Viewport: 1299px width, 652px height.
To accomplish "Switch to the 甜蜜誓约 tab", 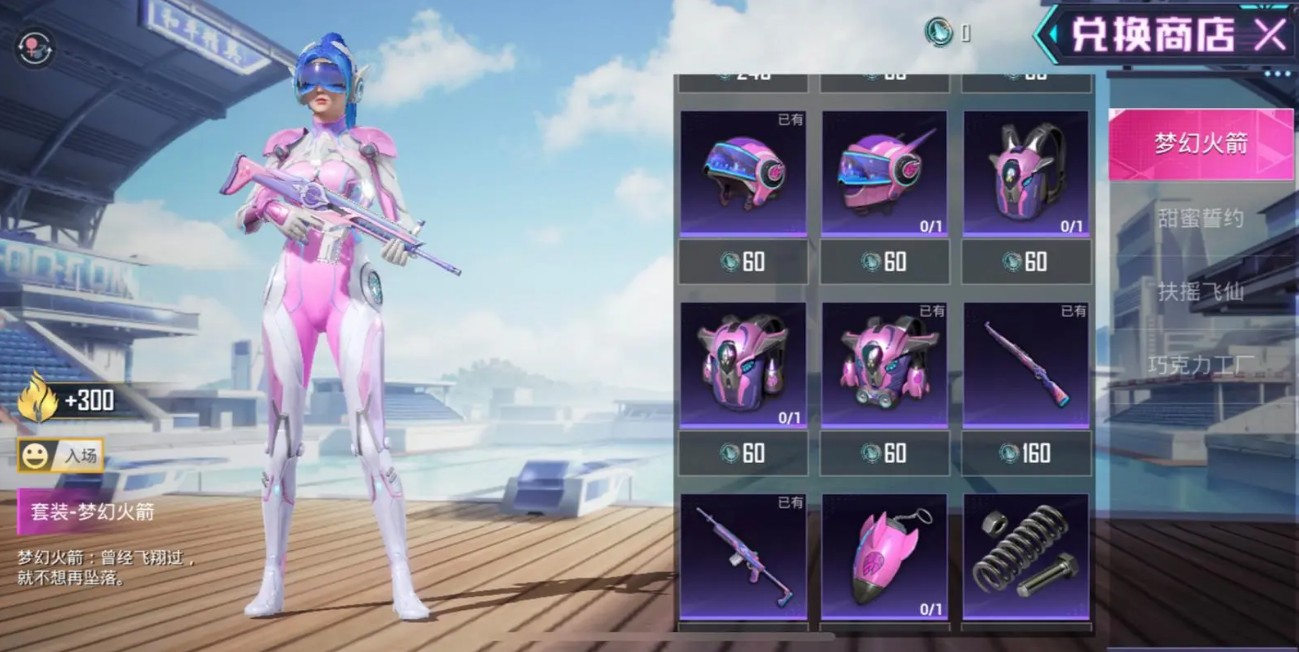I will [x=1200, y=218].
